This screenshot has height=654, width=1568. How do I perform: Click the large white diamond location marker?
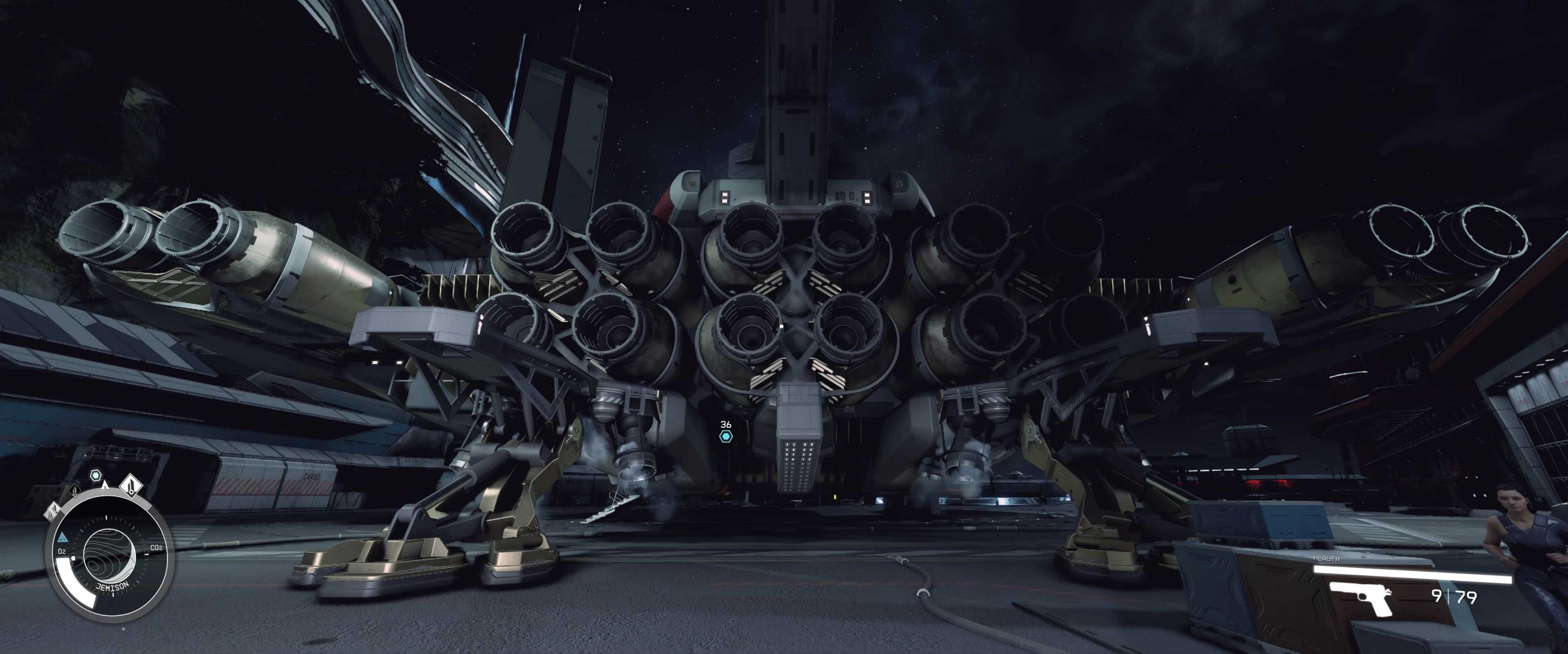pyautogui.click(x=130, y=485)
